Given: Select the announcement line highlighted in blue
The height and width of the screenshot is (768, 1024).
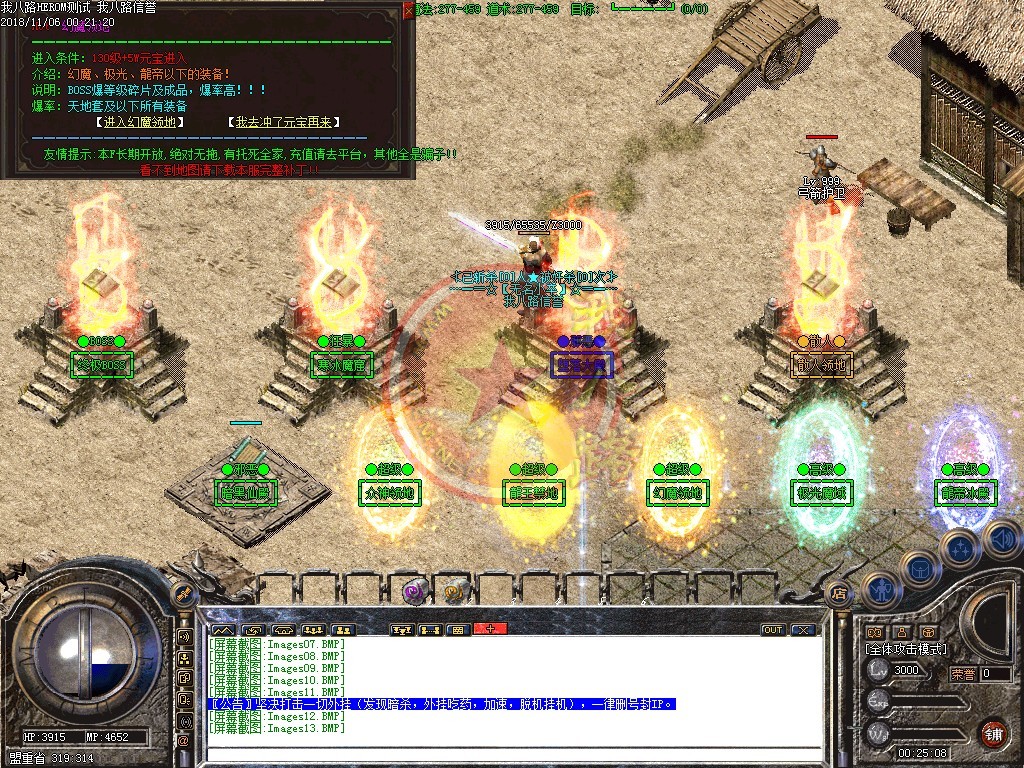Looking at the screenshot, I should pos(442,704).
